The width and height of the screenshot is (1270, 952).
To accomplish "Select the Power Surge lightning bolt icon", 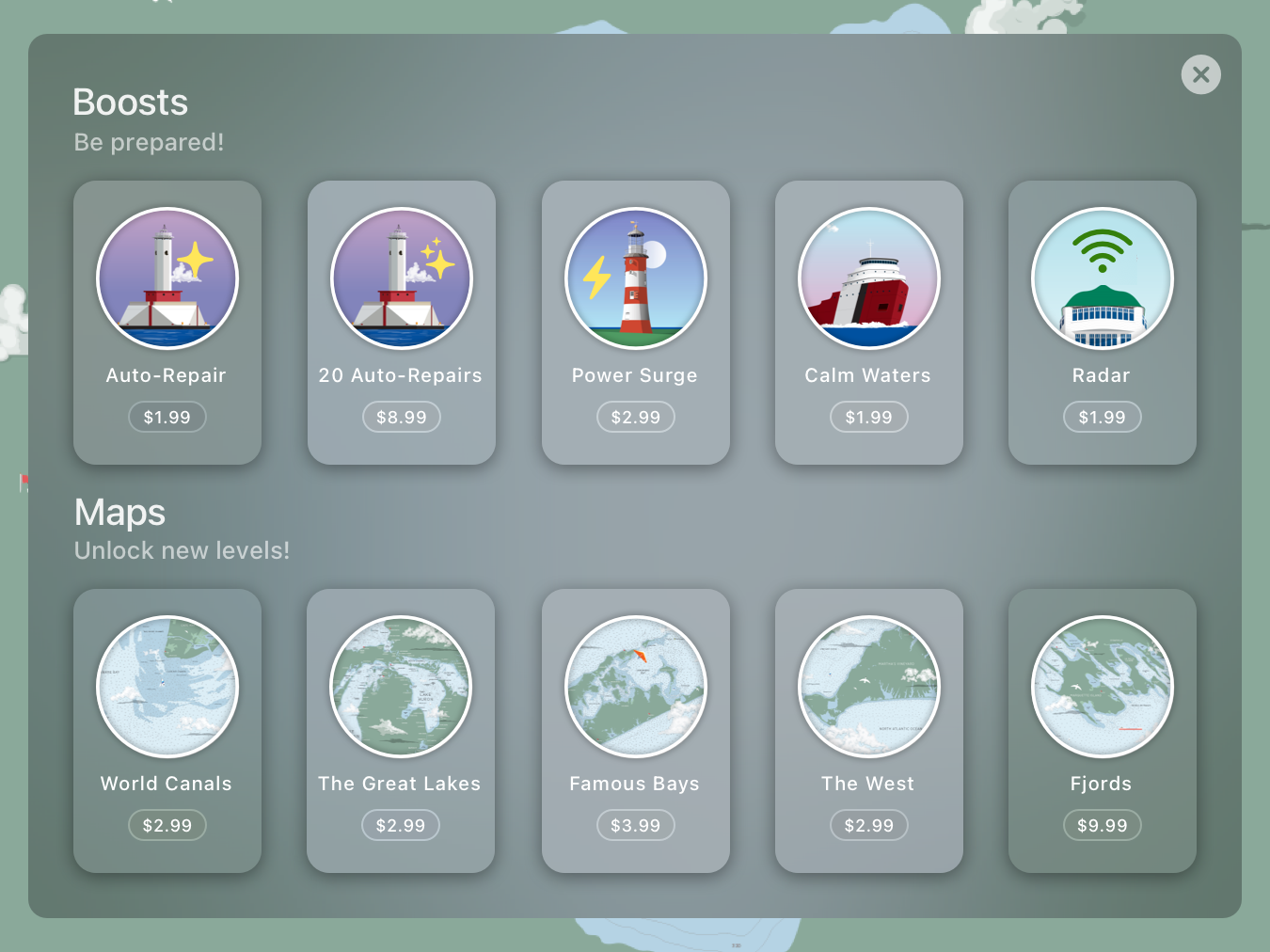I will click(x=635, y=278).
